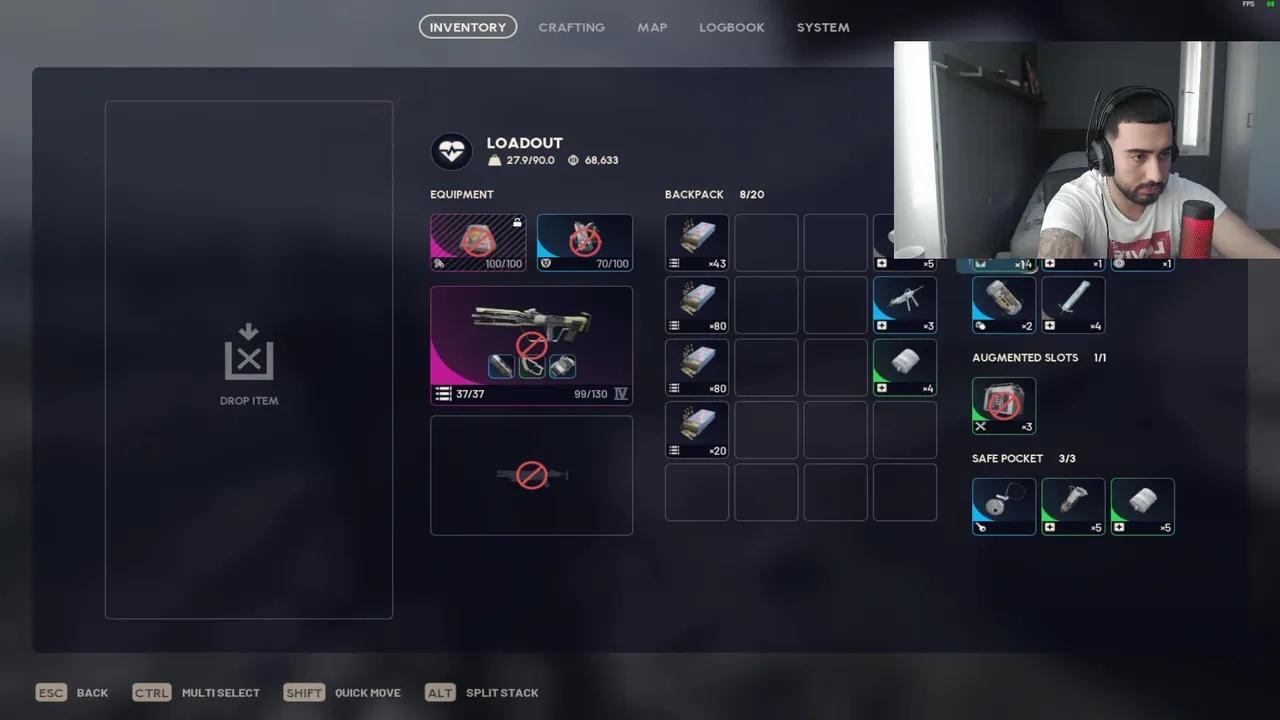Click the DROP ITEM zone
Image resolution: width=1280 pixels, height=720 pixels.
point(248,360)
